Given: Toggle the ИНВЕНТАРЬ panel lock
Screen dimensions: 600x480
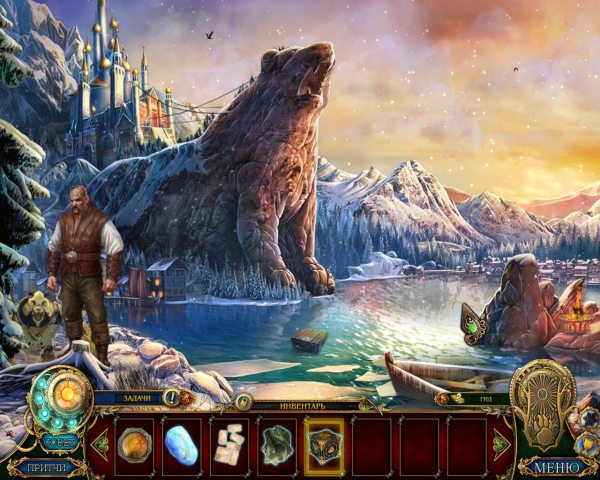Looking at the screenshot, I should (243, 402).
